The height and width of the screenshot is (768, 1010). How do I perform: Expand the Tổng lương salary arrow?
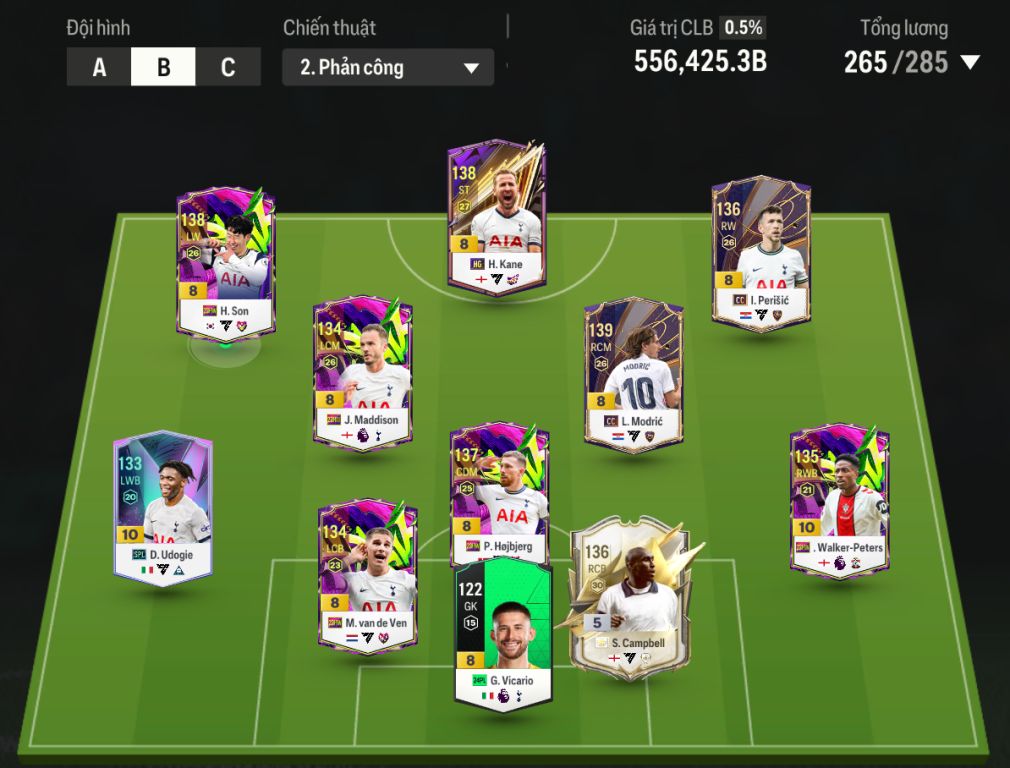(x=969, y=63)
